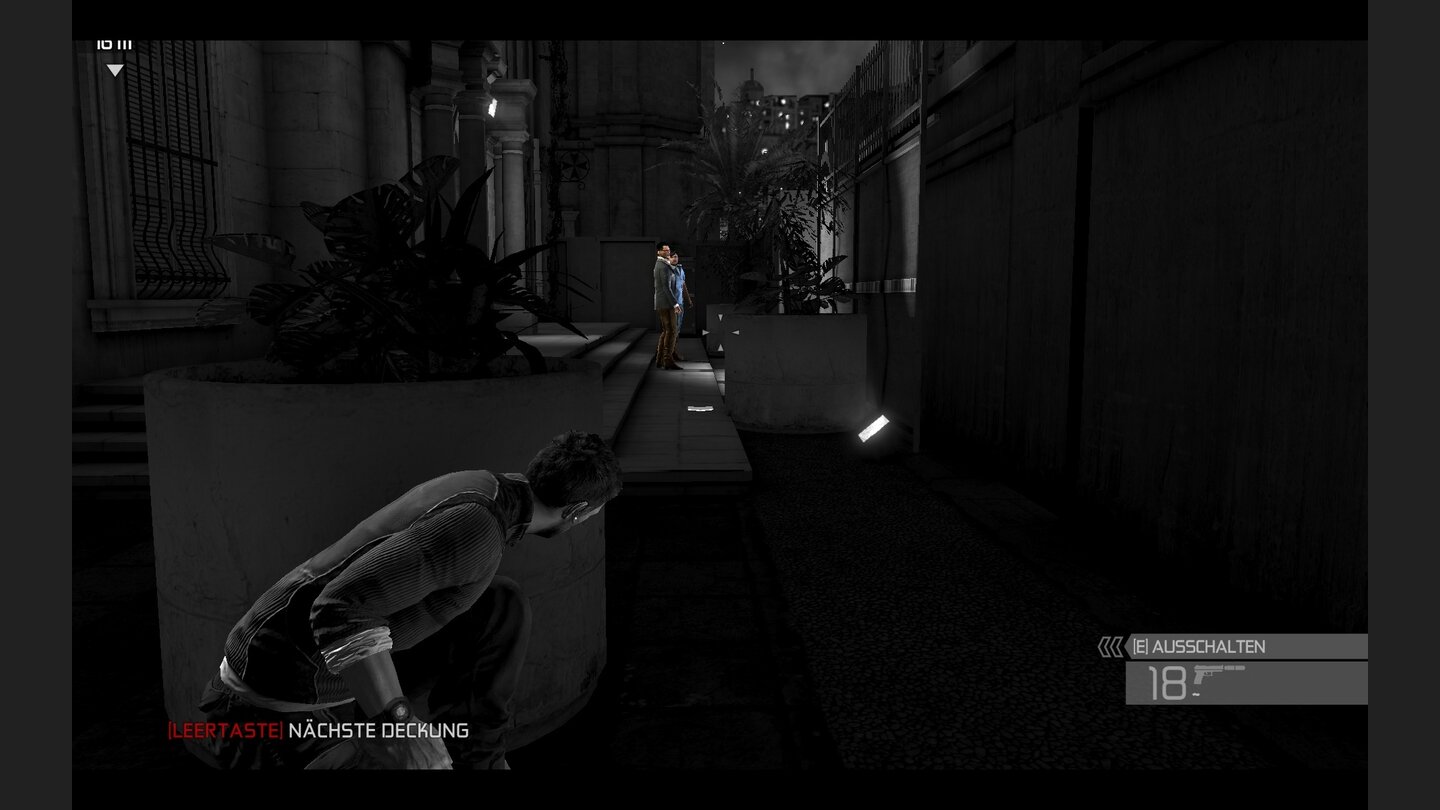Screen dimensions: 1440x810
Task: Click the white down-arrow waypoint marker
Action: [115, 71]
